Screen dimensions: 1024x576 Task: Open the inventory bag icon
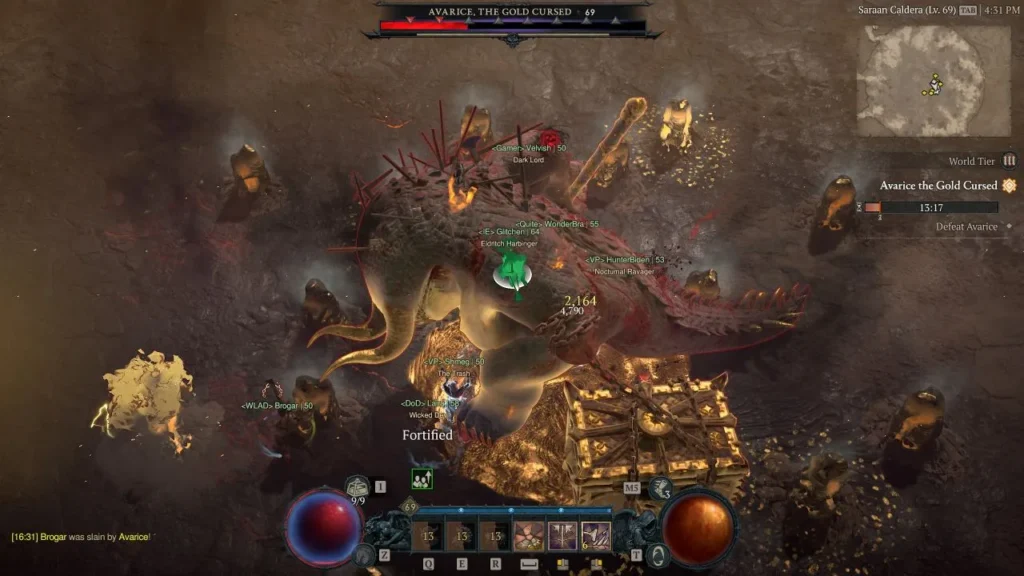pyautogui.click(x=358, y=487)
